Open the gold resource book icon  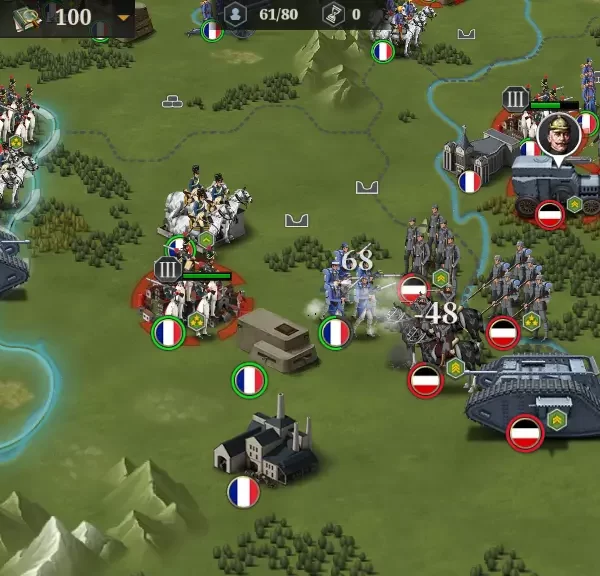point(27,16)
